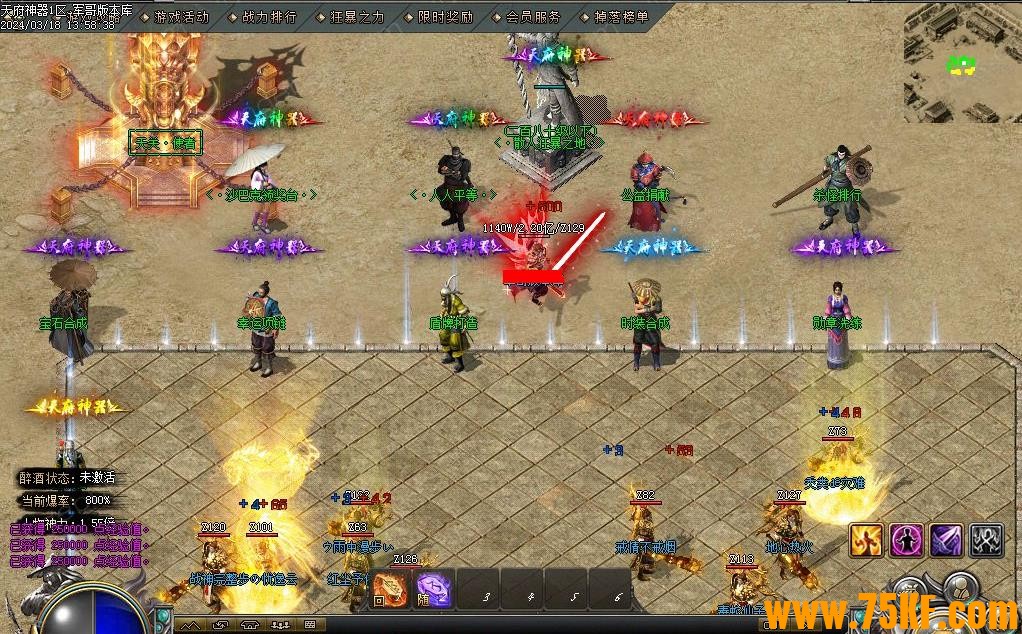The image size is (1022, 634).
Task: Activate the purple silhouette aura skill
Action: (906, 540)
